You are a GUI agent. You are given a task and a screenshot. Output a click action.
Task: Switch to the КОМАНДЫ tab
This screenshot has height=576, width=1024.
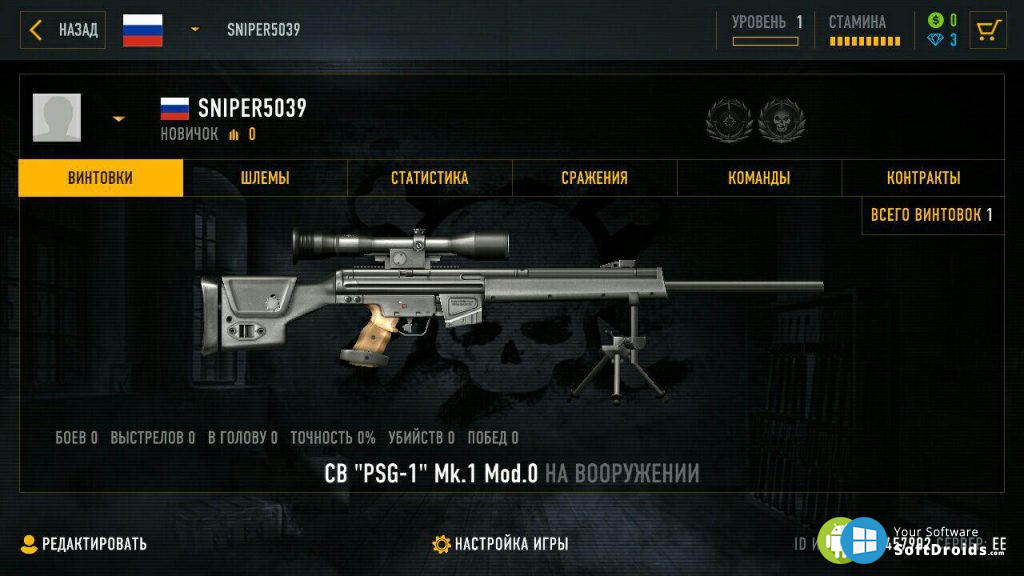click(x=759, y=178)
